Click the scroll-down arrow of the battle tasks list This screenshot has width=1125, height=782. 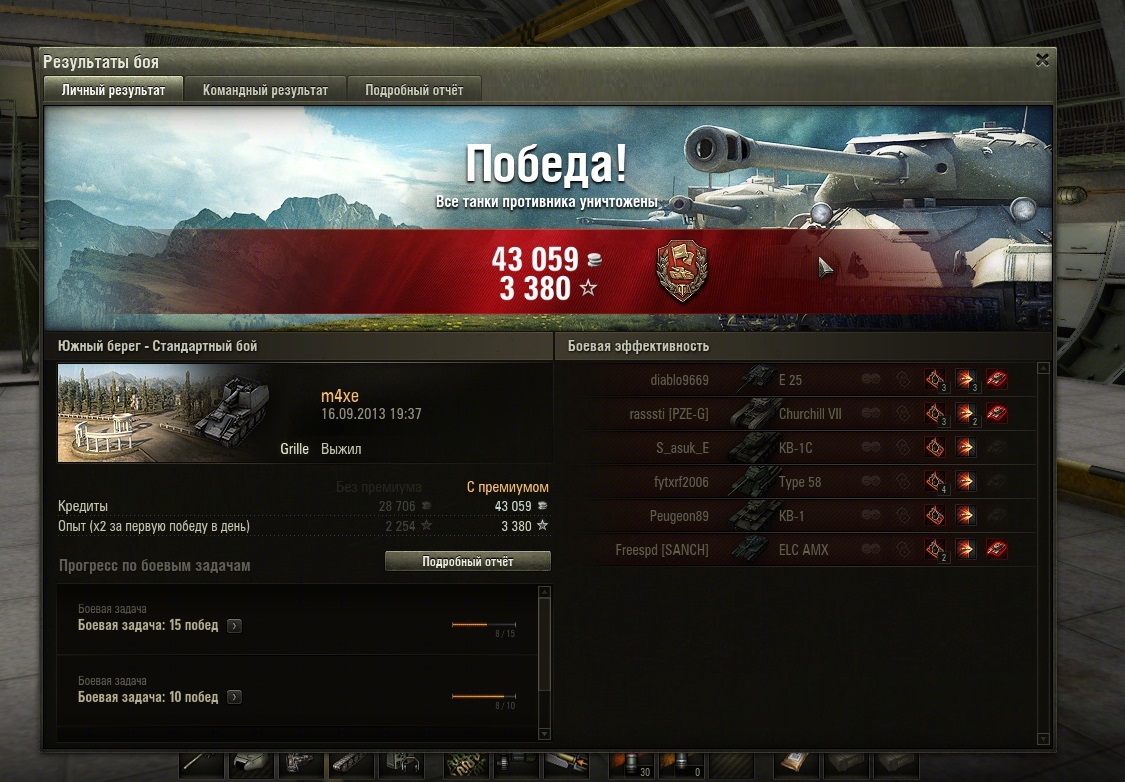tap(544, 735)
